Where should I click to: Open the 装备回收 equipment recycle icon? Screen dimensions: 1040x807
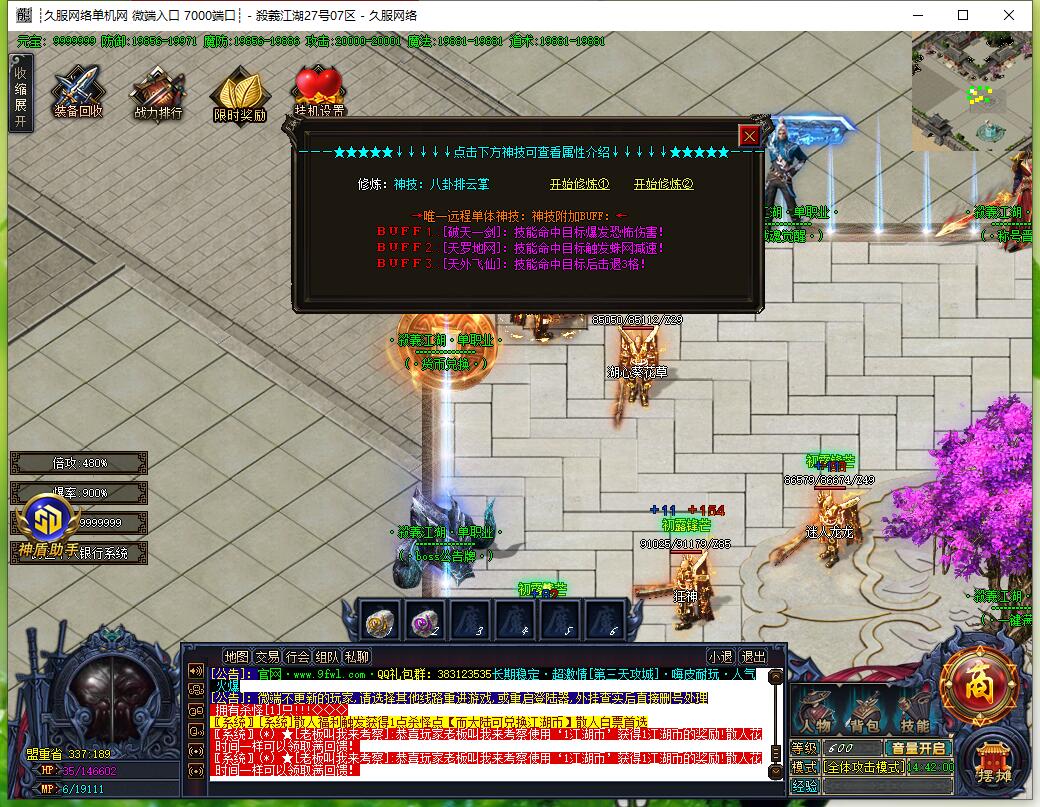coord(78,93)
